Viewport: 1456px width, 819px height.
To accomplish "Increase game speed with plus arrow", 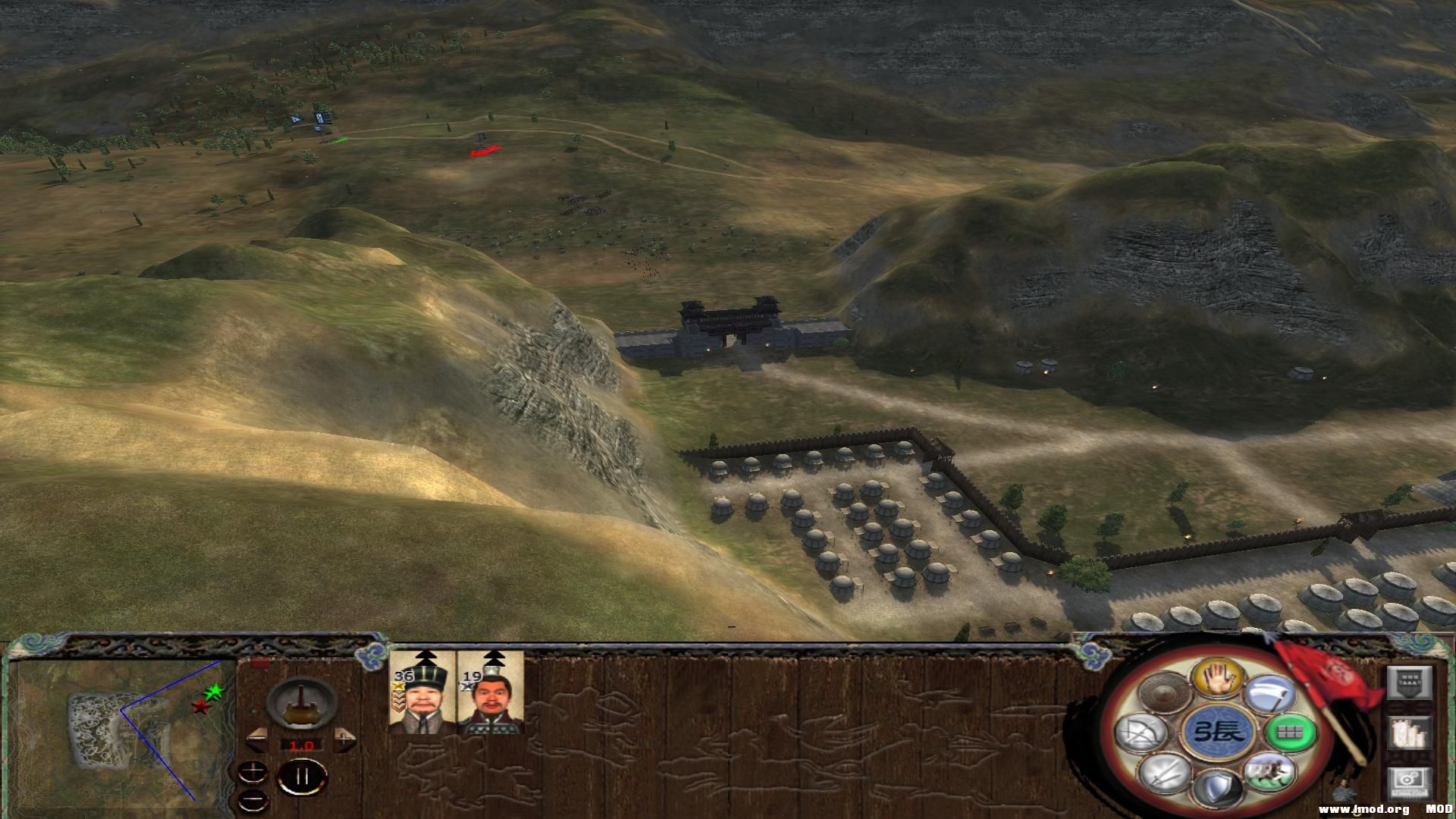I will 344,738.
